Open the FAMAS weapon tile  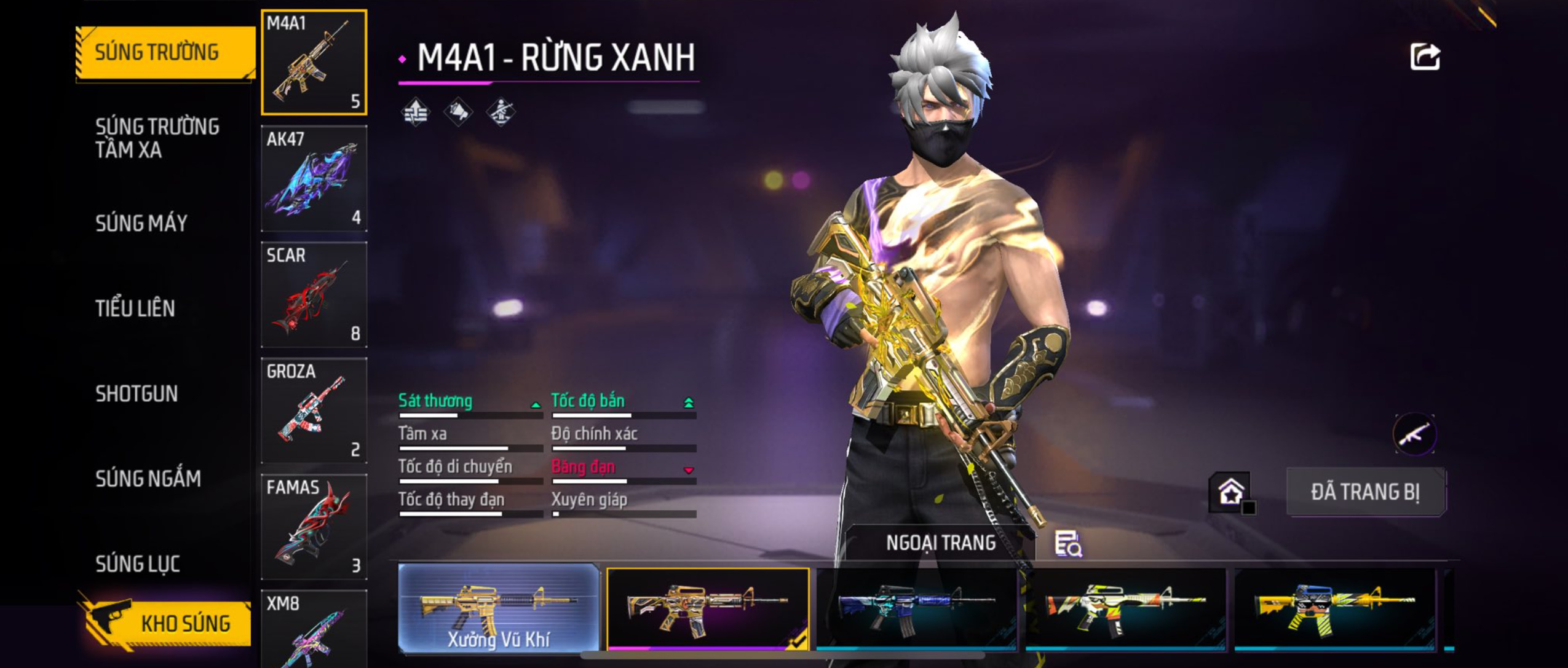314,527
